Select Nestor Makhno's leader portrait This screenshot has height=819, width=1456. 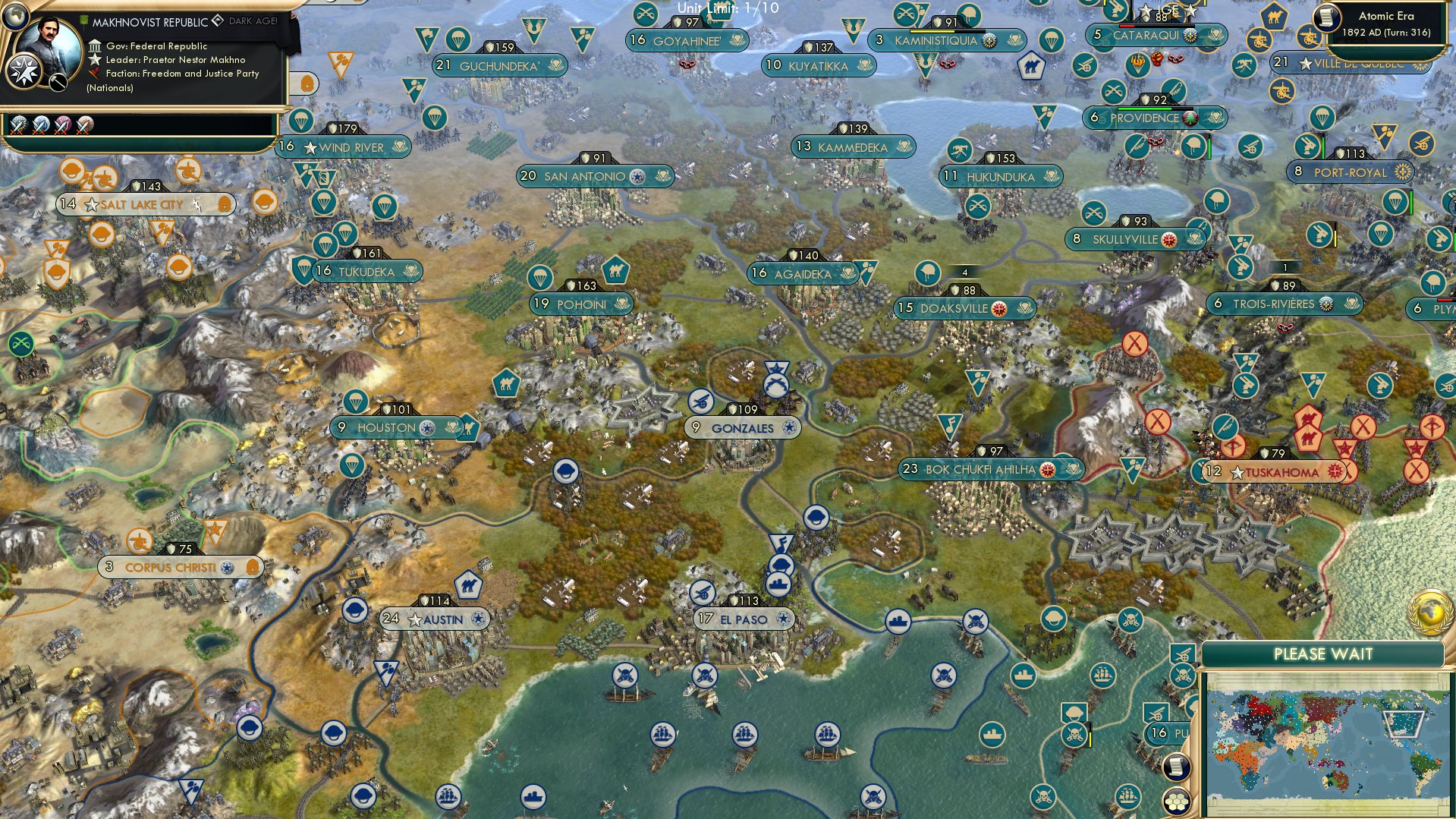(49, 50)
